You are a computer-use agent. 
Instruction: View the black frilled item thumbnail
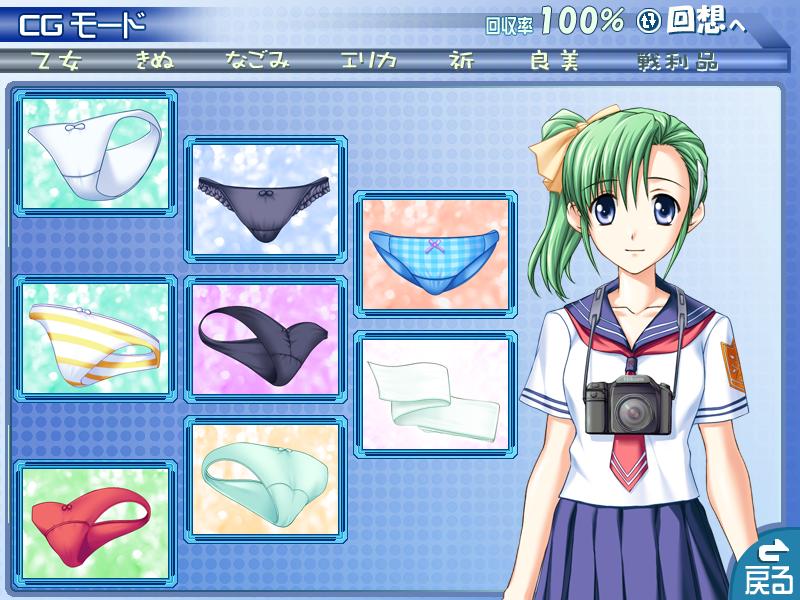[x=266, y=200]
